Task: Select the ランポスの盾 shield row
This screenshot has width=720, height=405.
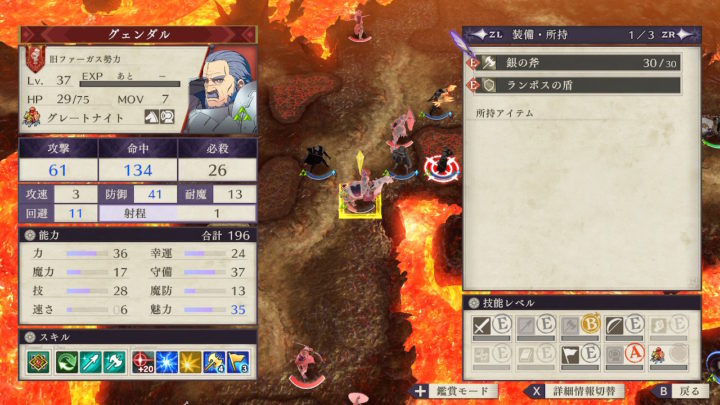Action: pyautogui.click(x=574, y=85)
